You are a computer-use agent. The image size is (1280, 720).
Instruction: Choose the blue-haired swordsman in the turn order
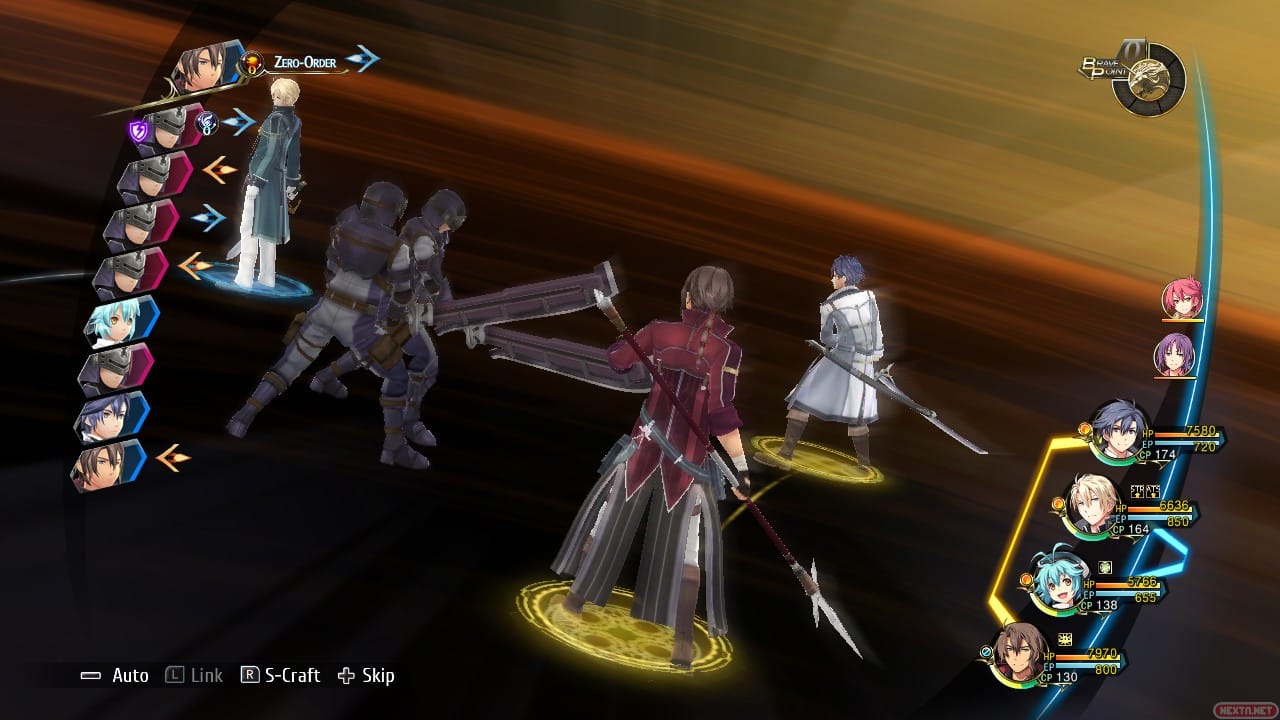(110, 417)
